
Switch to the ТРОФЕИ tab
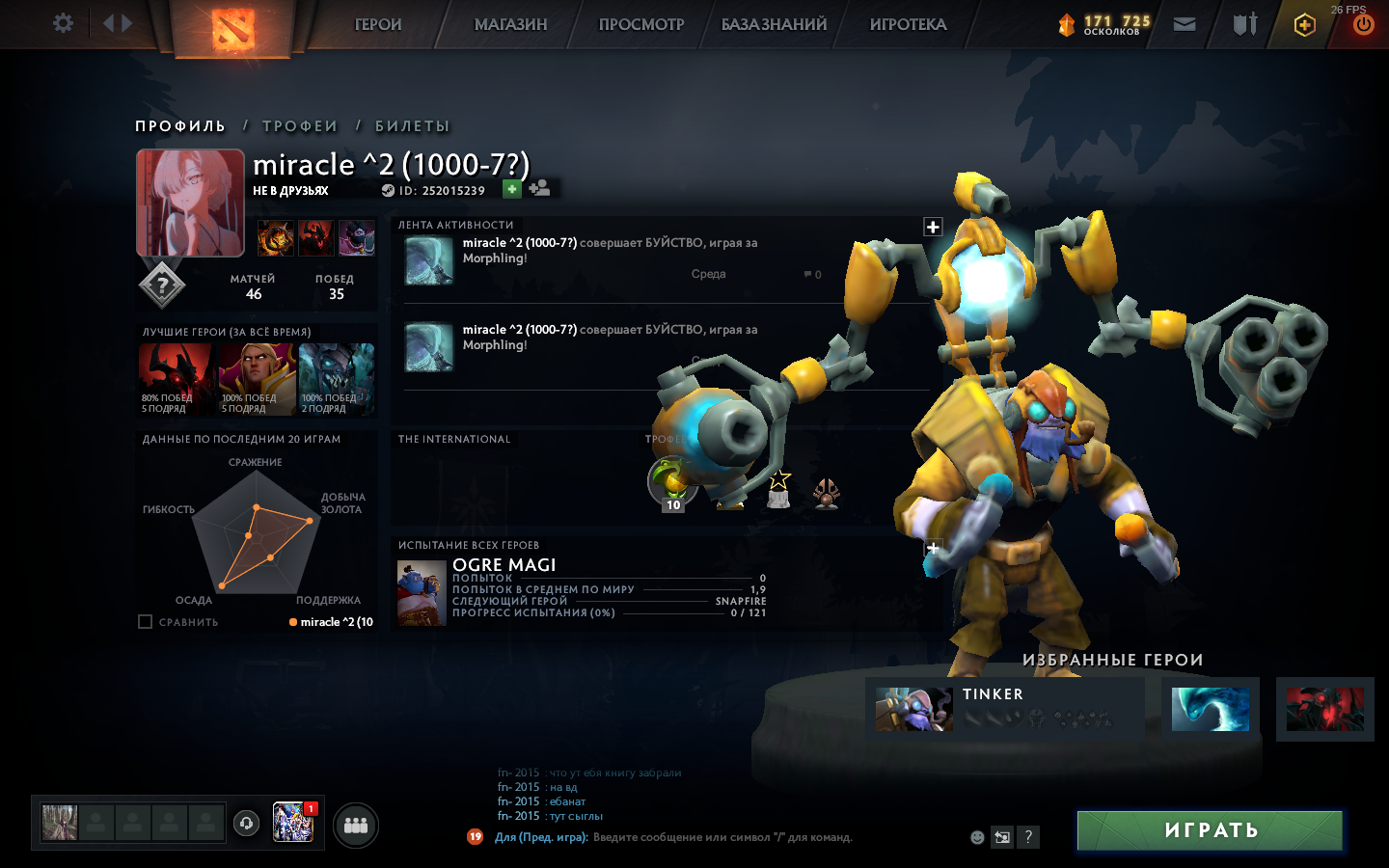click(x=300, y=126)
